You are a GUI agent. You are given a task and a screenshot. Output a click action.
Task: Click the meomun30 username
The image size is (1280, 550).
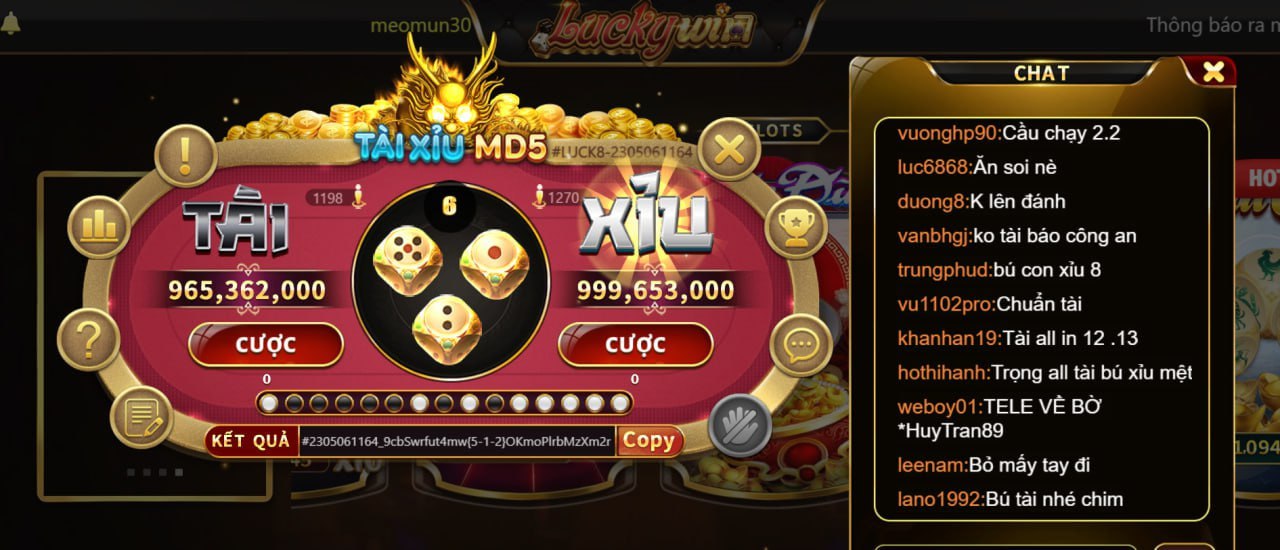click(x=420, y=26)
